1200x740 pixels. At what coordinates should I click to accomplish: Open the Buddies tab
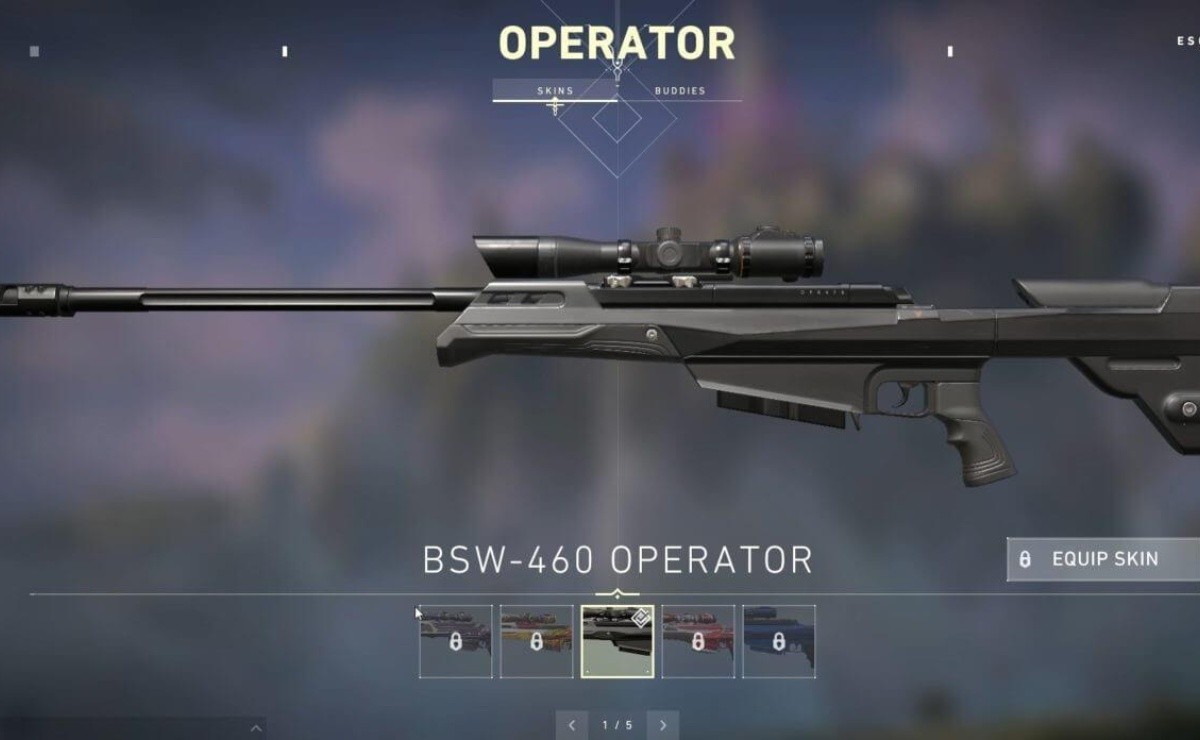pos(680,91)
